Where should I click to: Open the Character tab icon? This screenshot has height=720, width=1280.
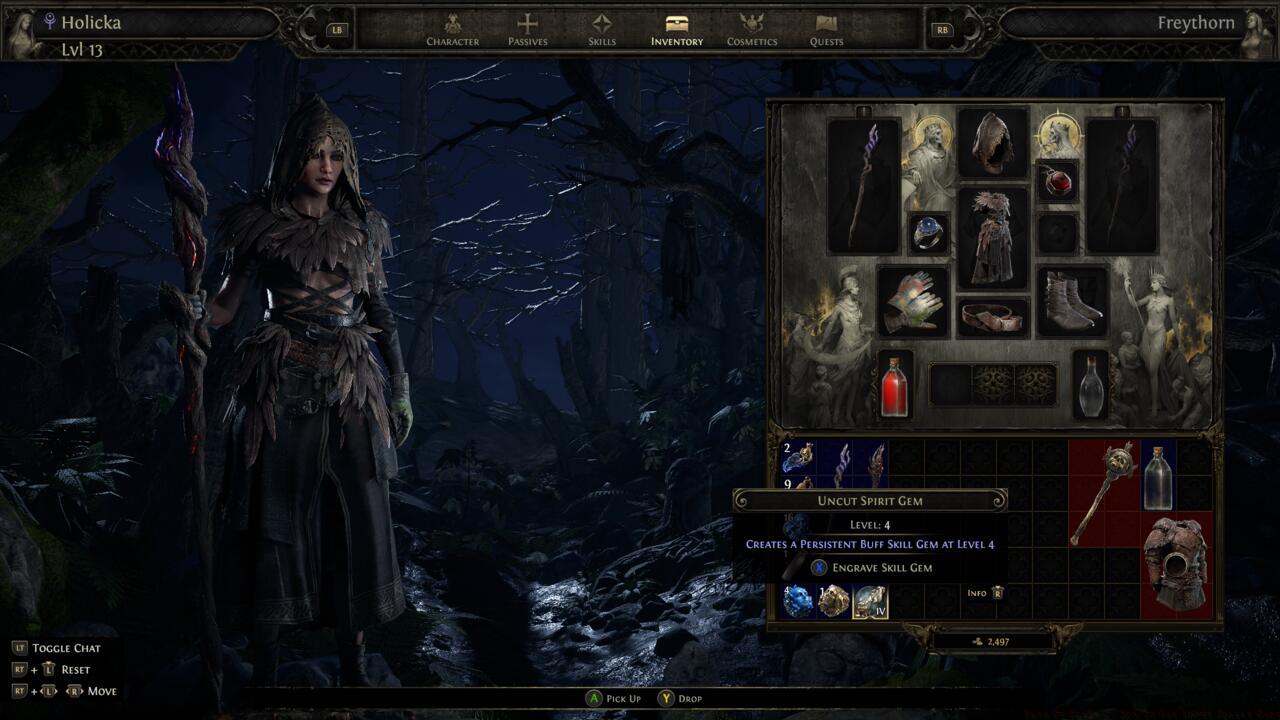[451, 25]
